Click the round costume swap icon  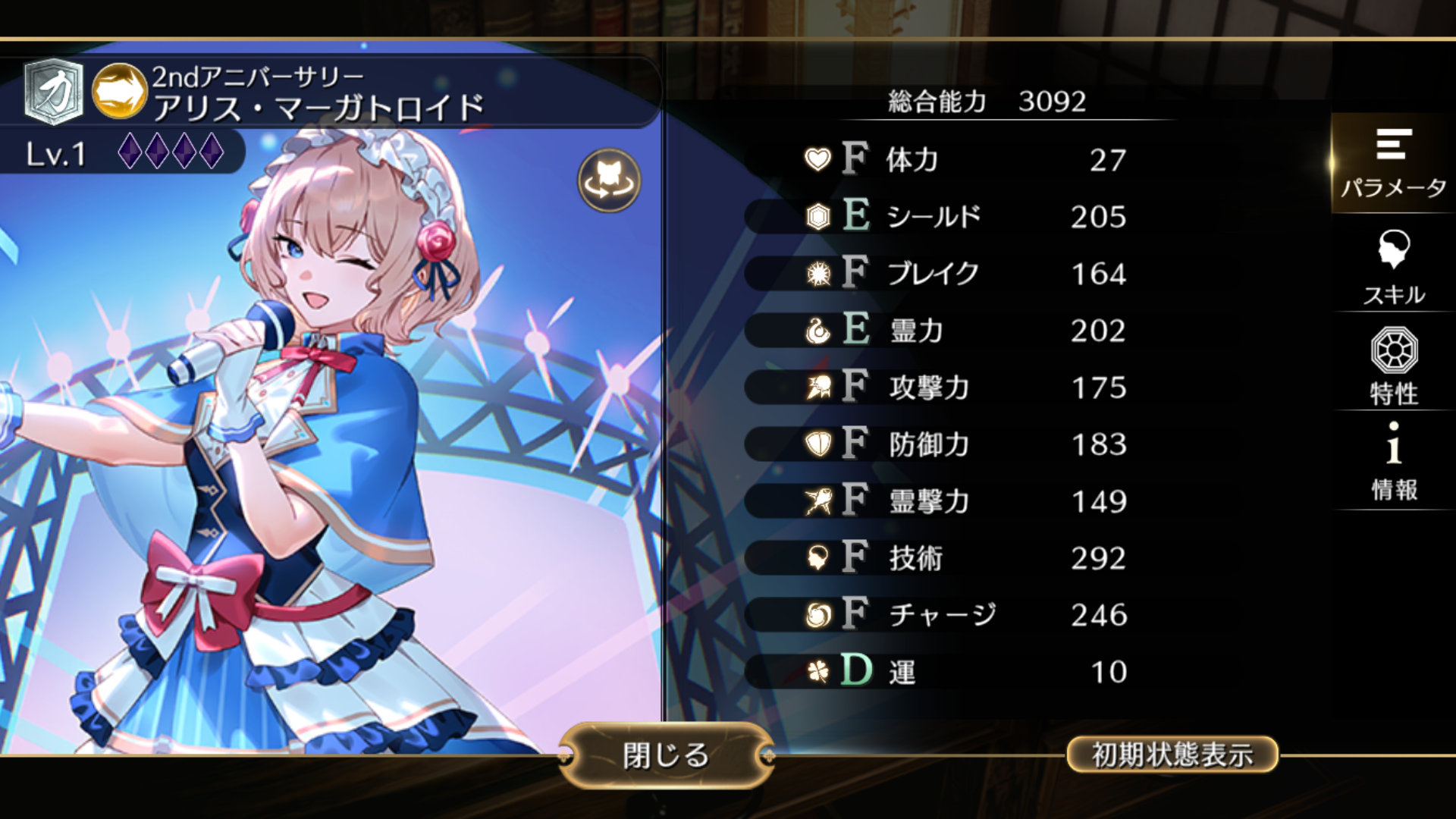tap(609, 181)
